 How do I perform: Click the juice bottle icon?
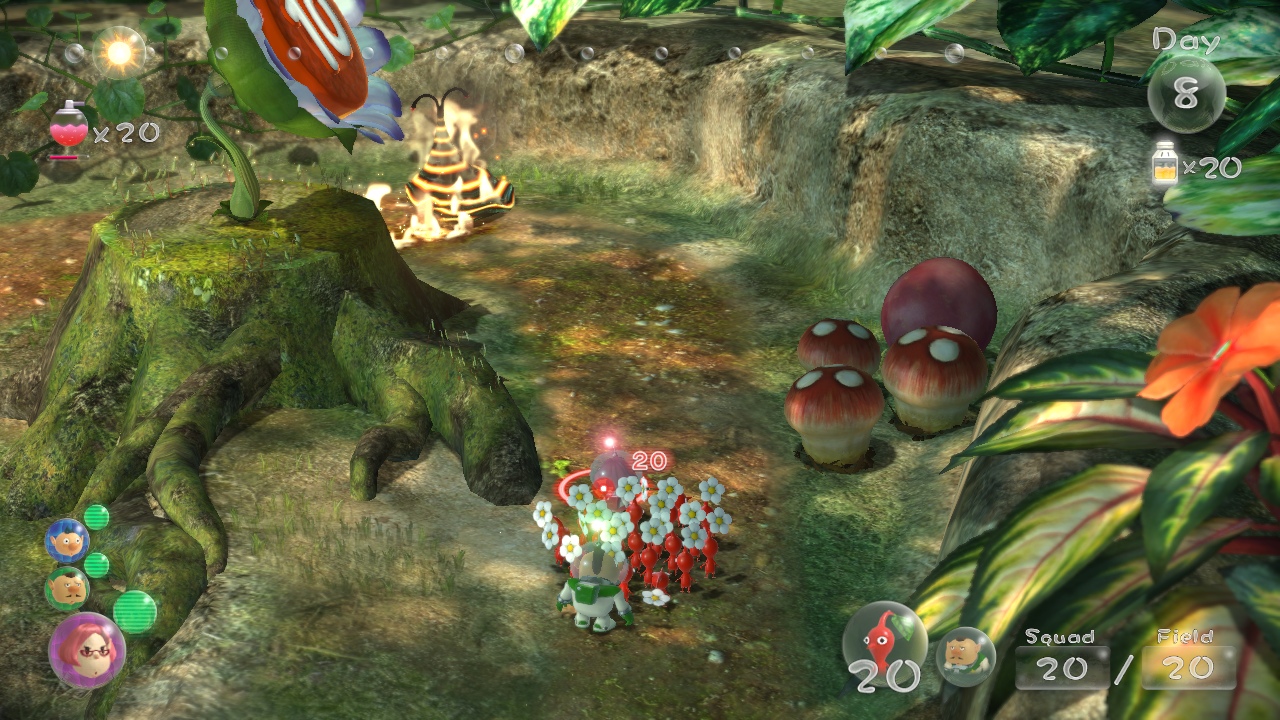click(x=1165, y=164)
